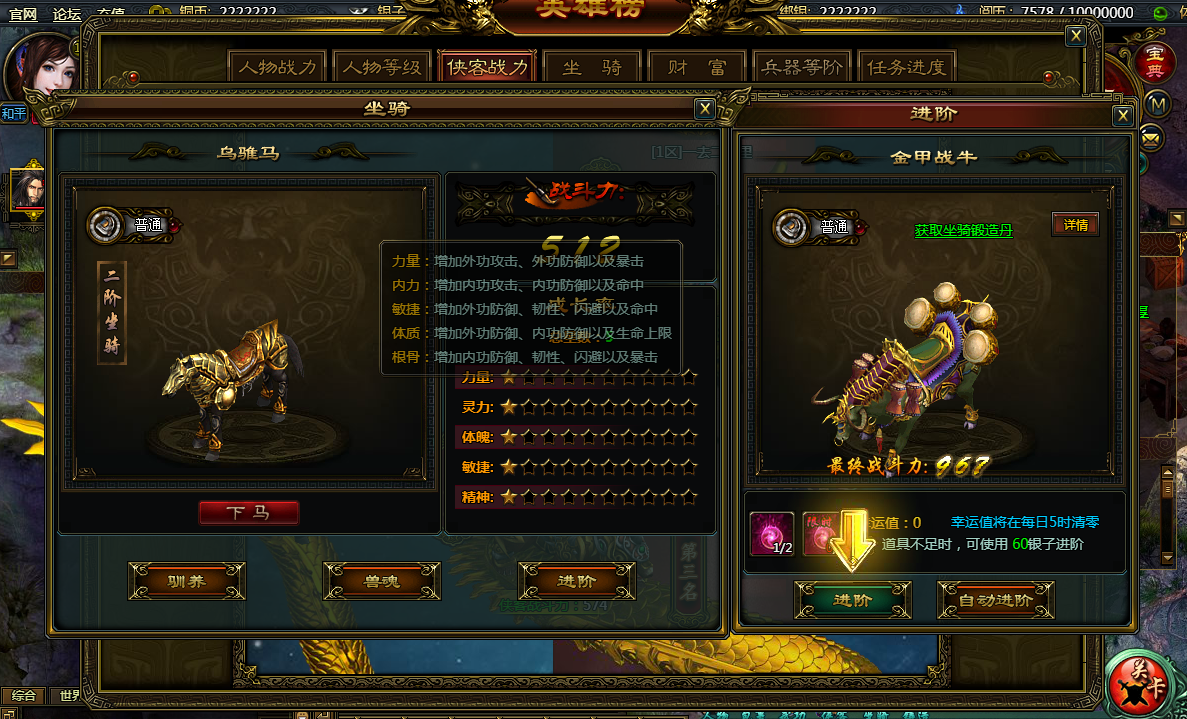Switch to the 人物战力 ranking tab
Viewport: 1187px width, 719px height.
click(x=277, y=68)
